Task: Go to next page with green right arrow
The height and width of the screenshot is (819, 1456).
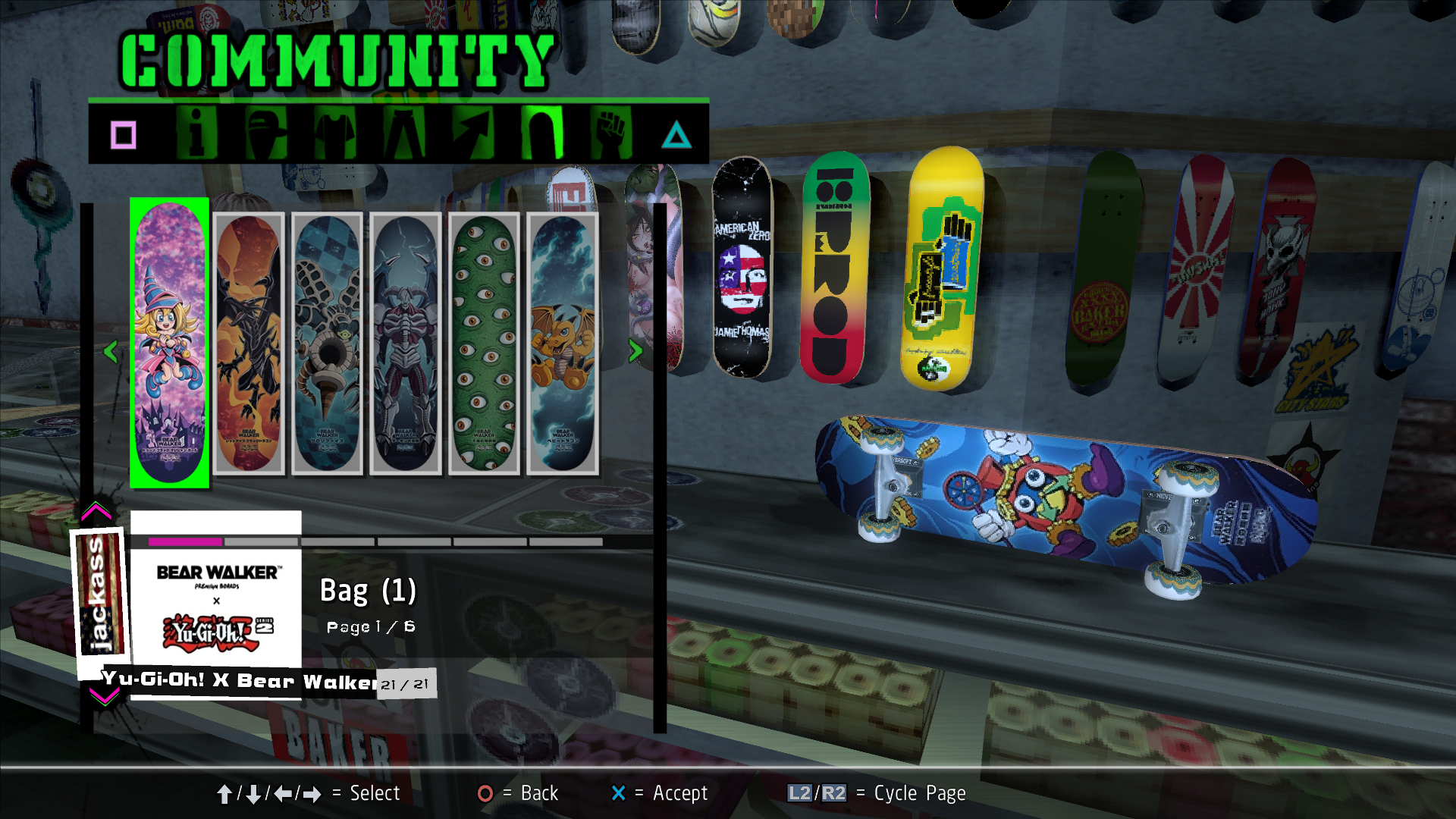Action: click(635, 350)
